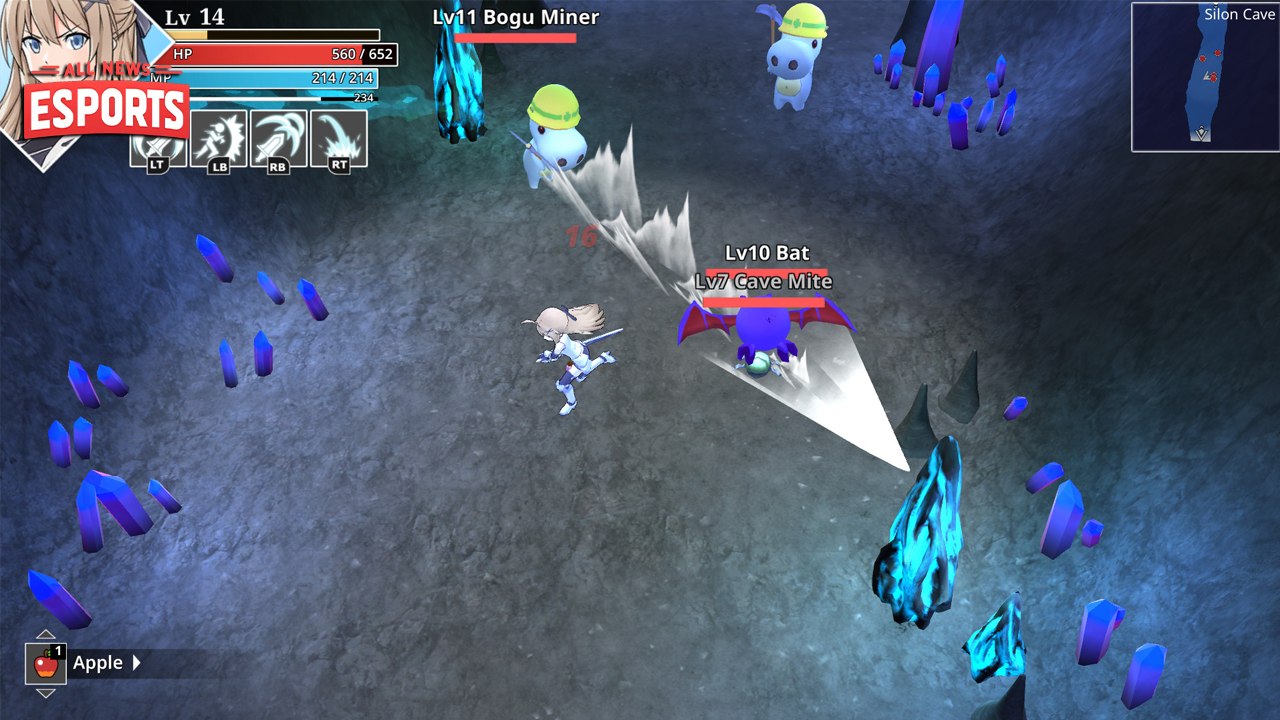Select the Lv11 Bogu Miner nameplate
This screenshot has width=1280, height=720.
[x=516, y=18]
